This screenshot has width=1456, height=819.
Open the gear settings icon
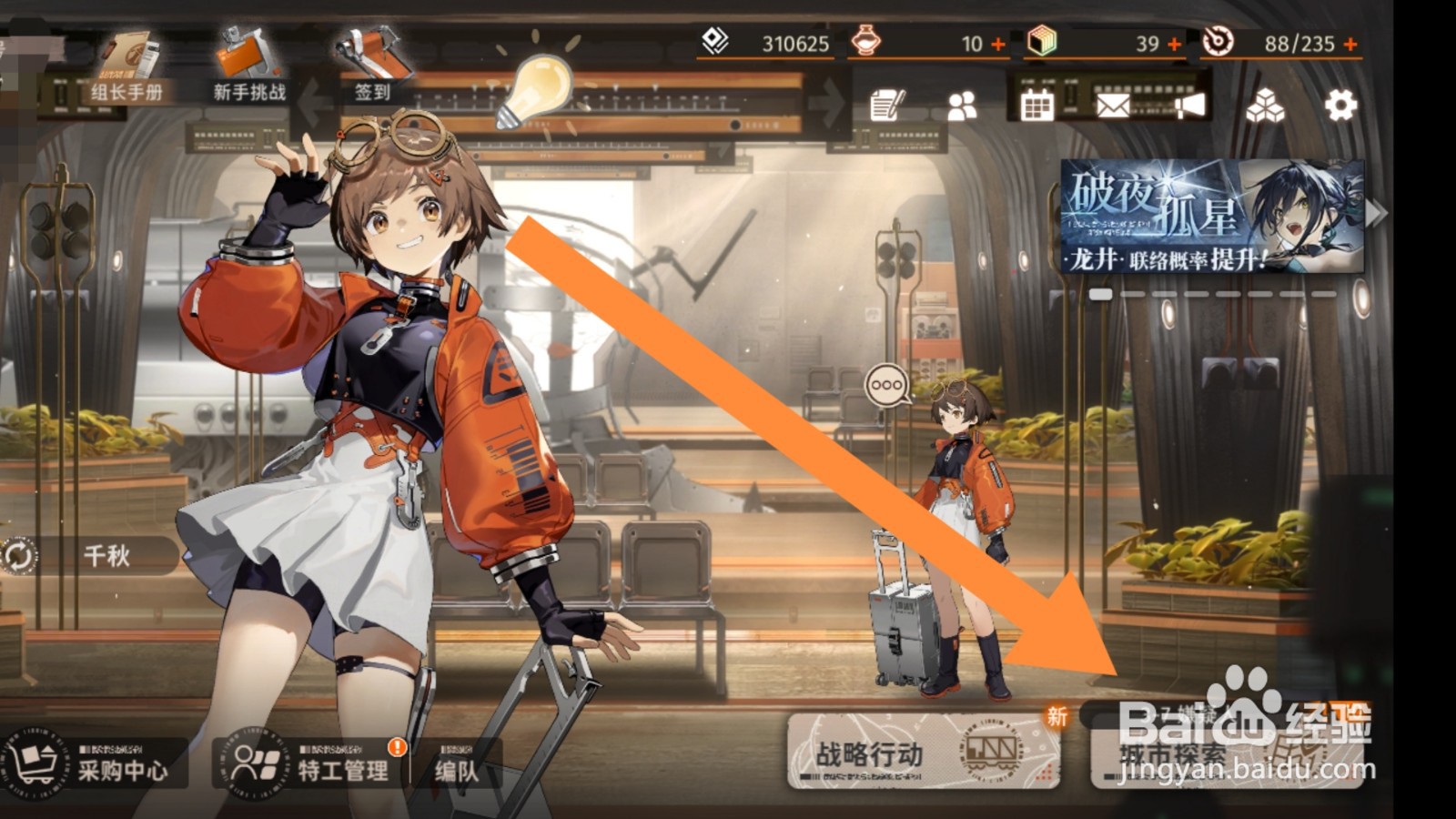point(1340,106)
